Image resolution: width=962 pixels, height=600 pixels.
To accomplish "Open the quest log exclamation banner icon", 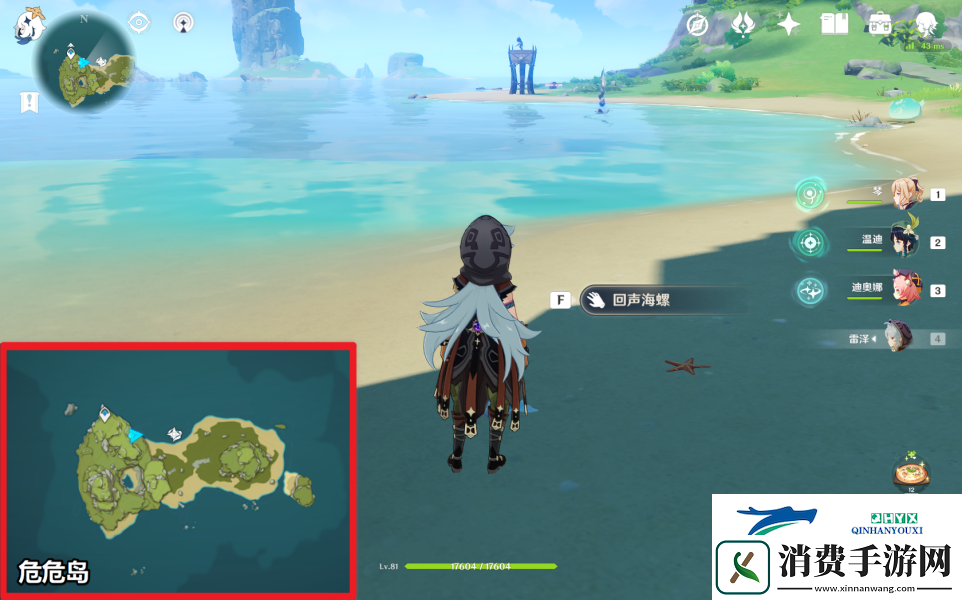I will pyautogui.click(x=30, y=101).
